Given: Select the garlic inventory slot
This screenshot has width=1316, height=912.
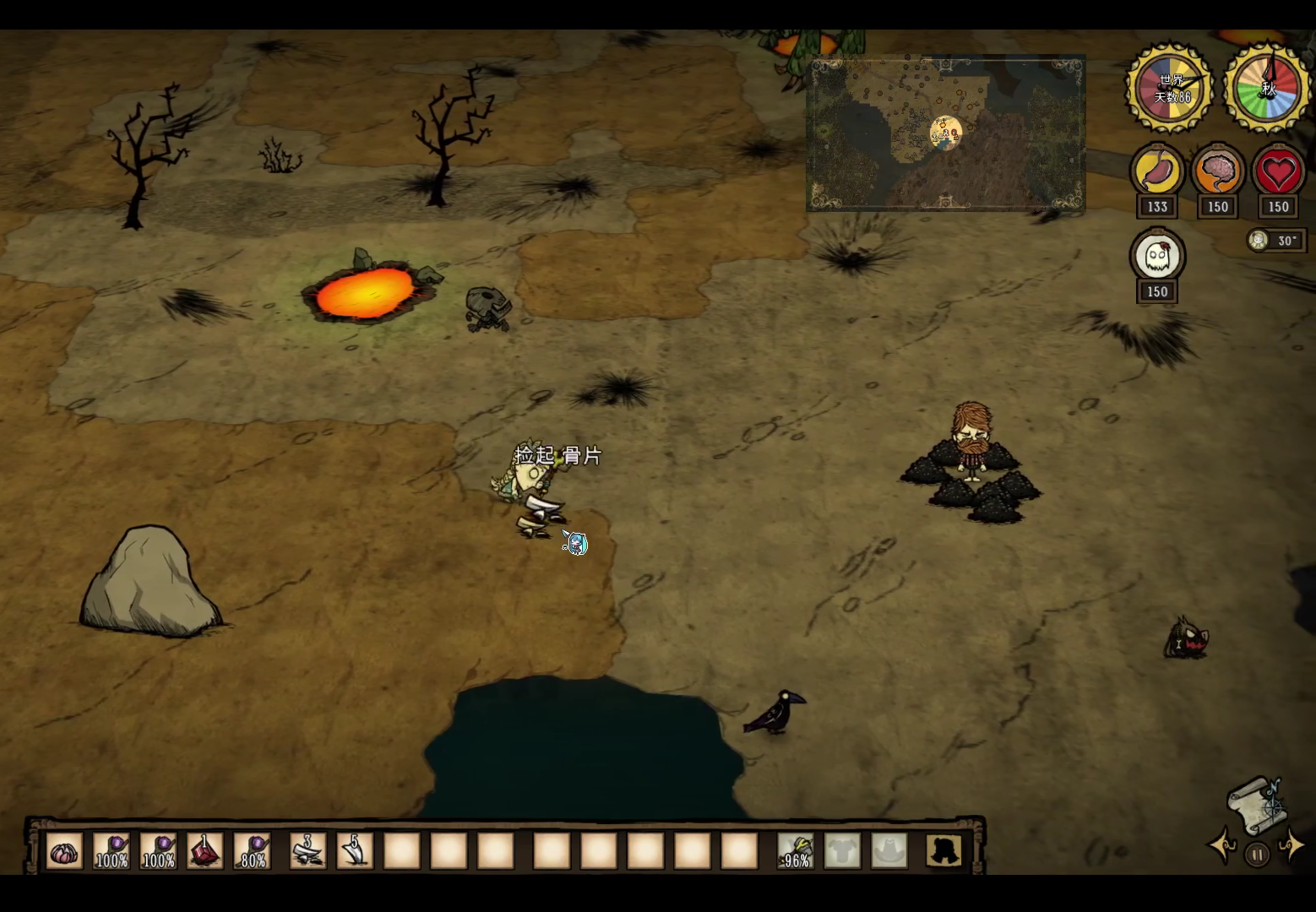Looking at the screenshot, I should [x=64, y=851].
